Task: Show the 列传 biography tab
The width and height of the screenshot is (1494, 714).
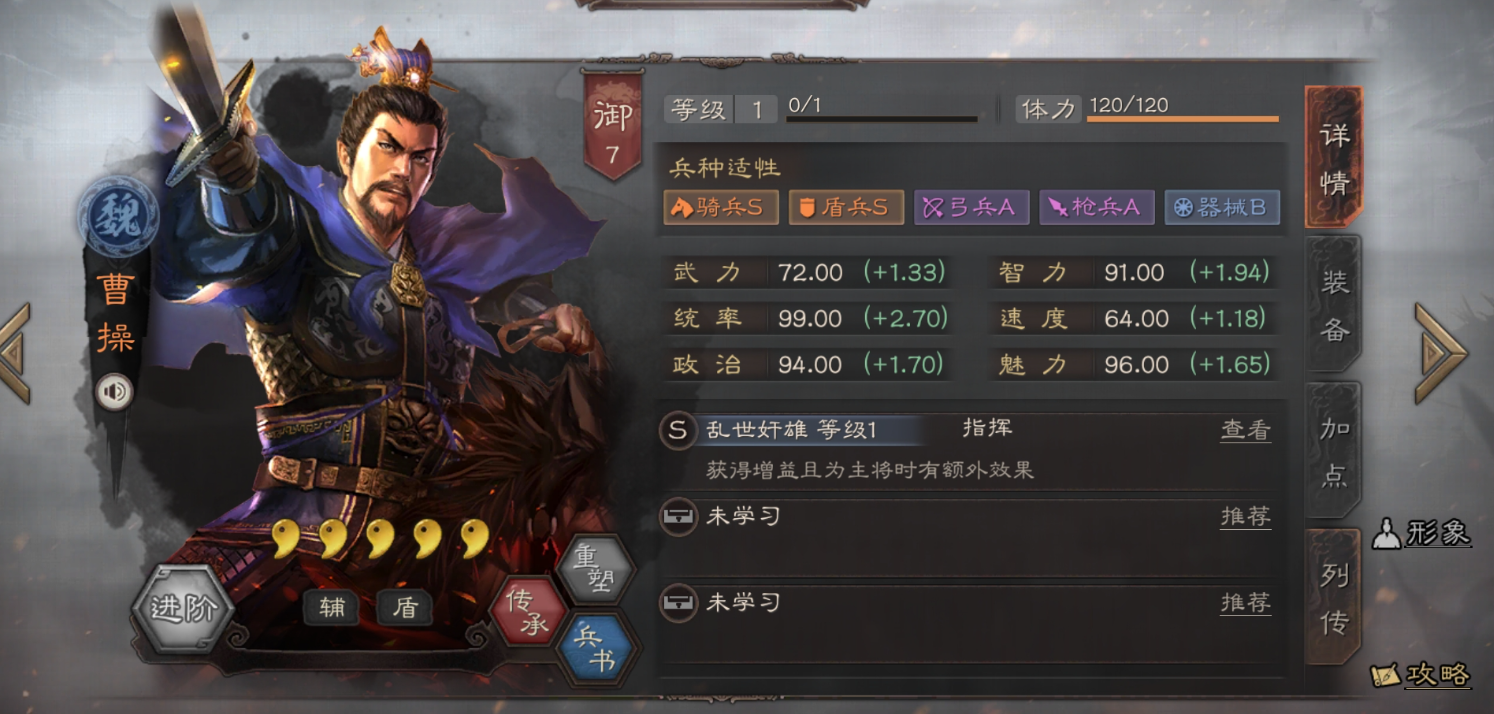Action: point(1334,598)
